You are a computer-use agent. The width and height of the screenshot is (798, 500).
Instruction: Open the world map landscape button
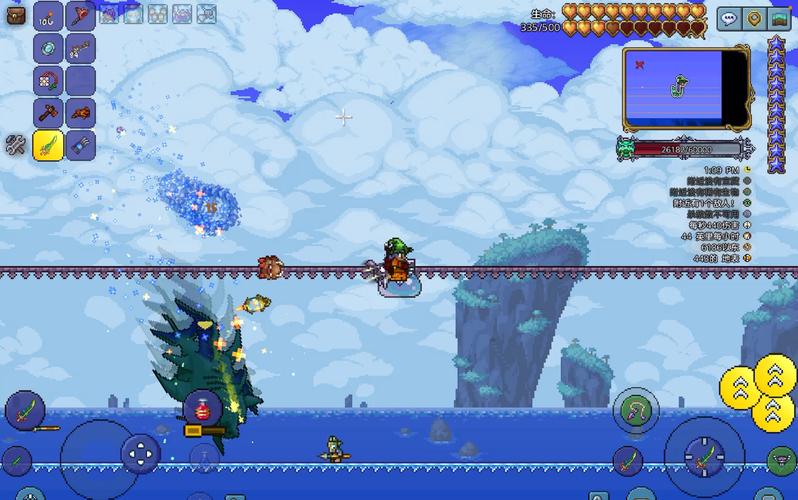779,19
